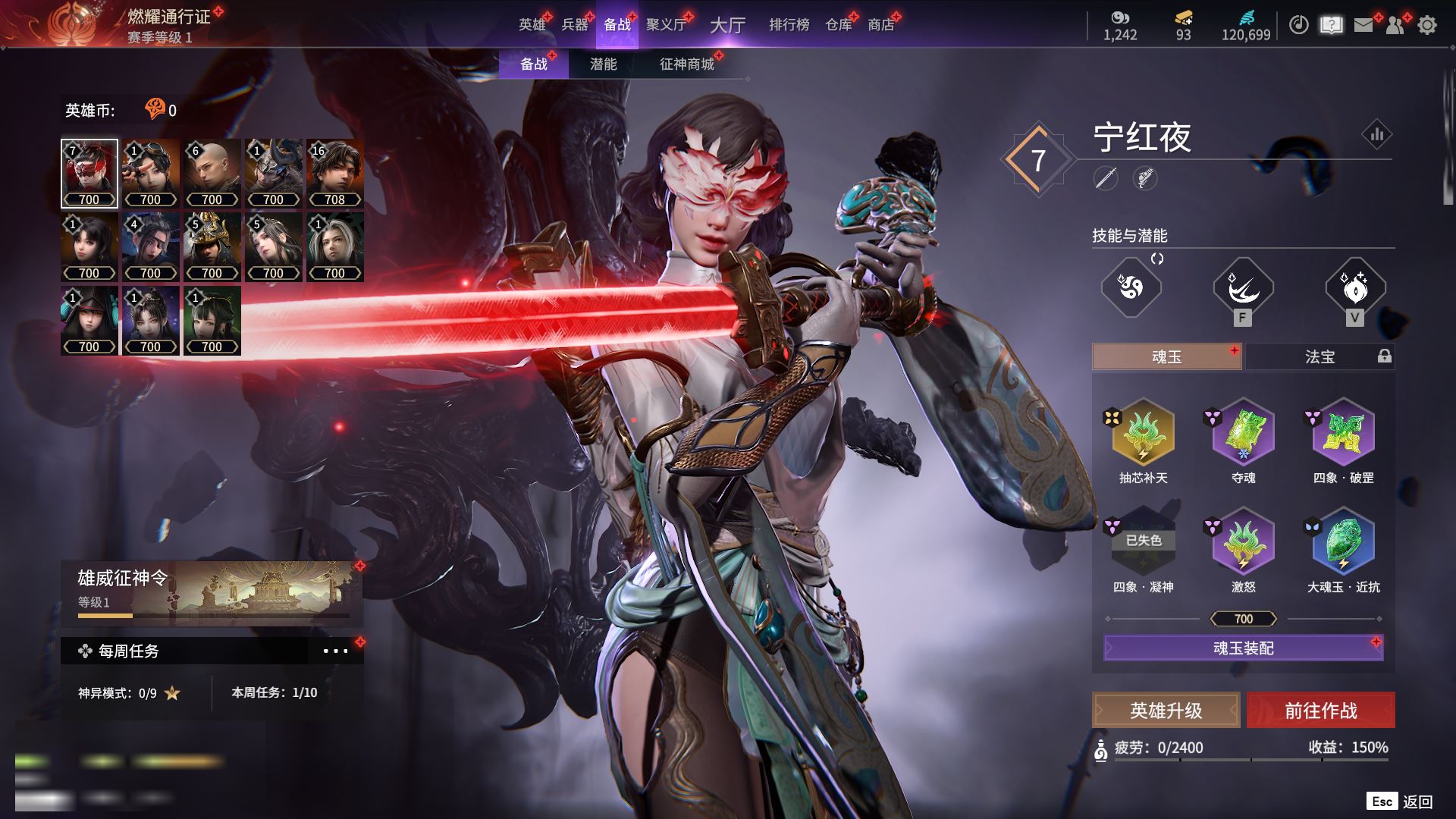Open the 征神商城 sub-tab
Image resolution: width=1456 pixels, height=819 pixels.
click(686, 64)
